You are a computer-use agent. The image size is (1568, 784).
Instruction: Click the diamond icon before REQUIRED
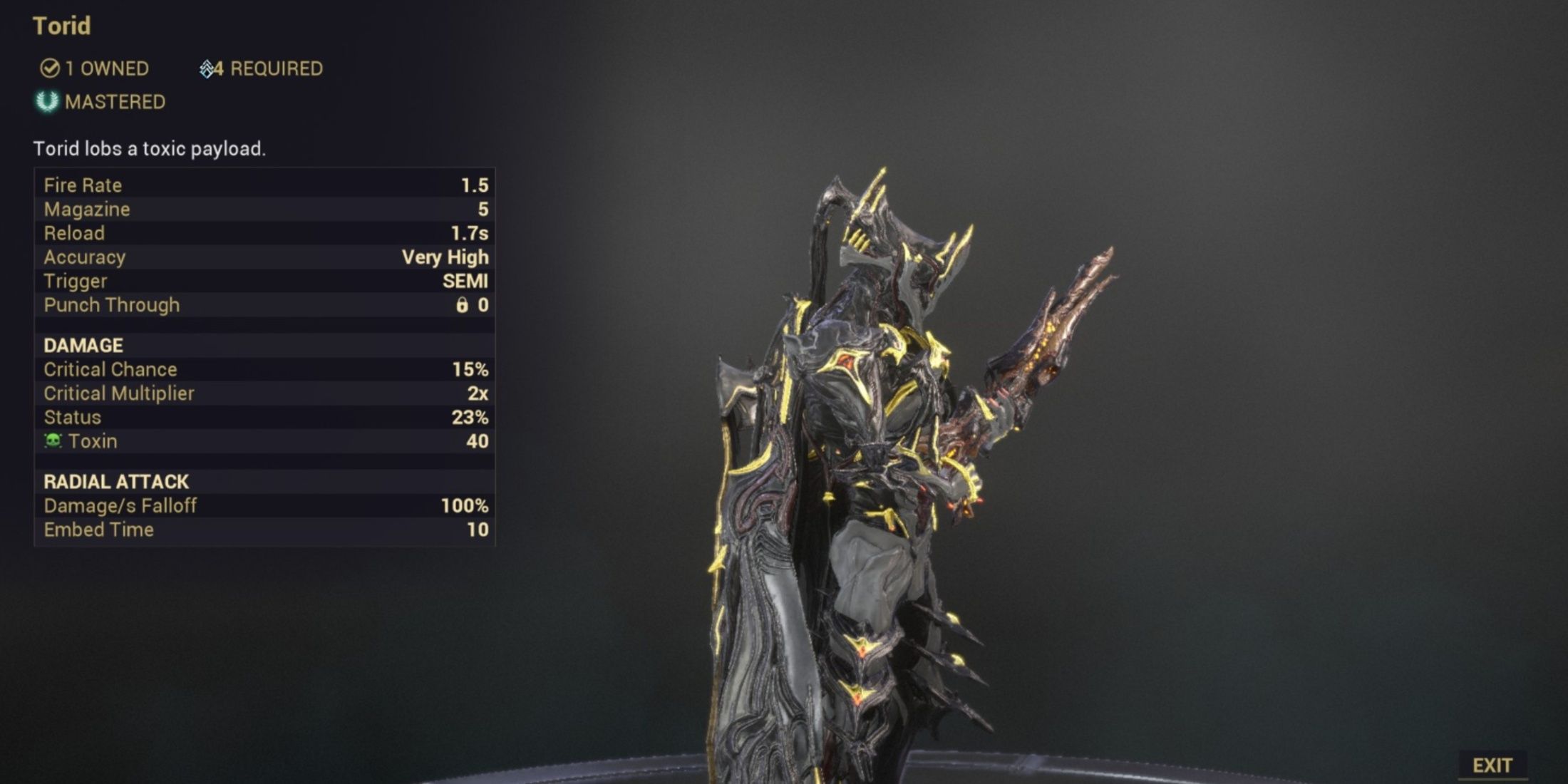pos(207,68)
